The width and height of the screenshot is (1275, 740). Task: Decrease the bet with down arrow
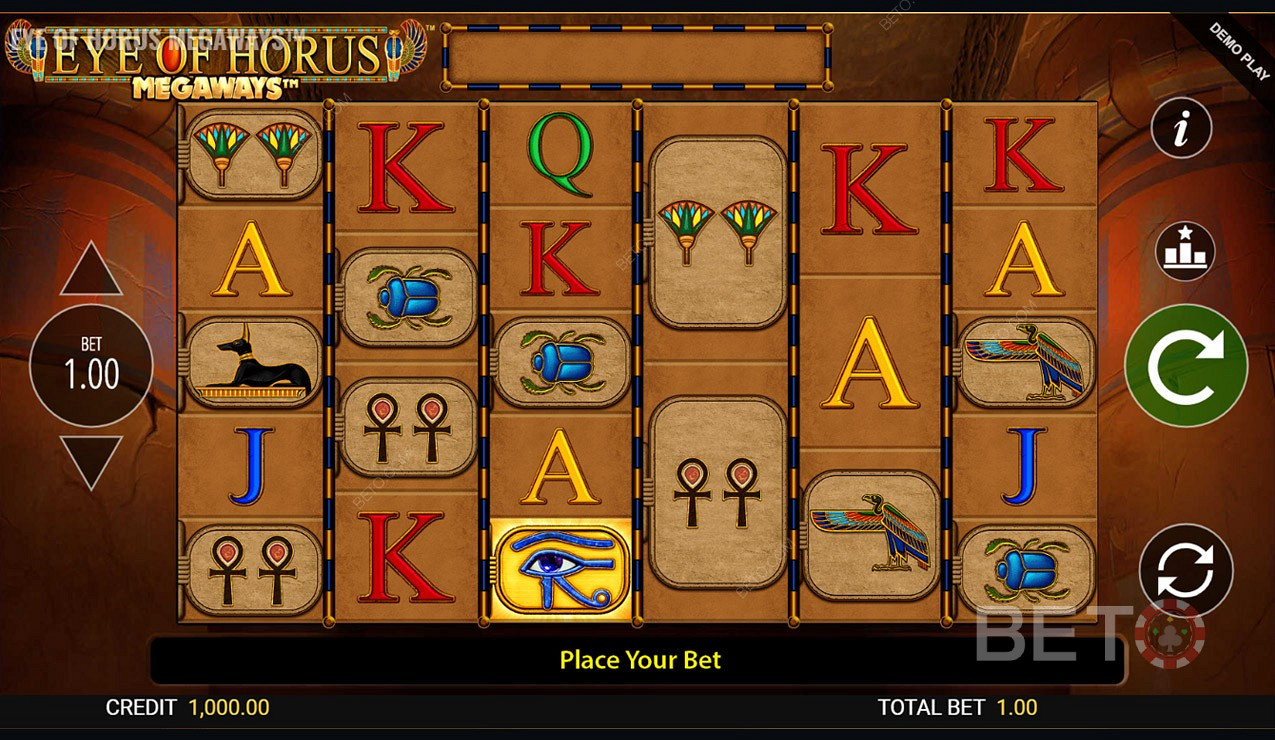(x=91, y=461)
